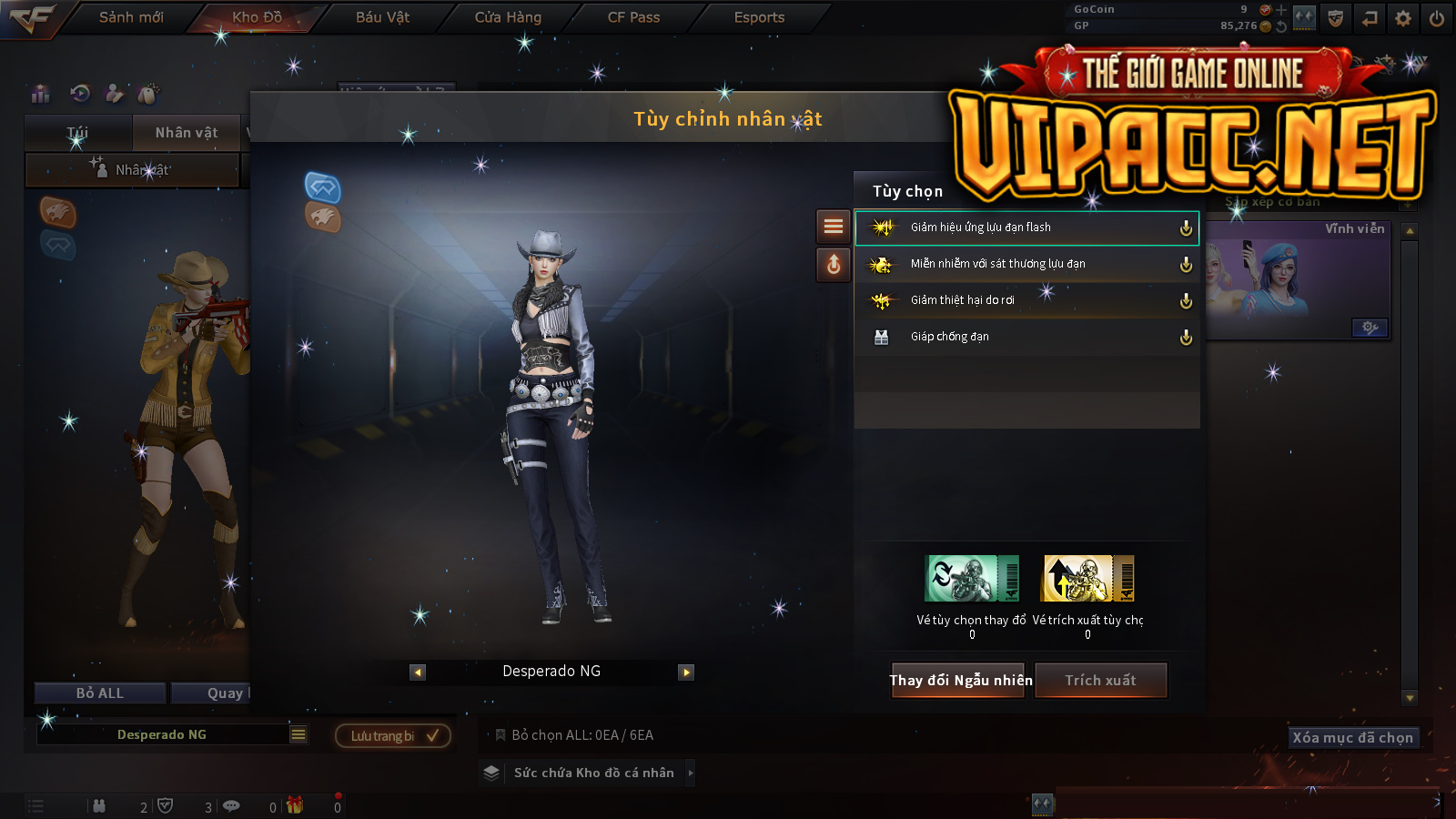
Task: Show the previous character with left arrow
Action: coord(418,672)
